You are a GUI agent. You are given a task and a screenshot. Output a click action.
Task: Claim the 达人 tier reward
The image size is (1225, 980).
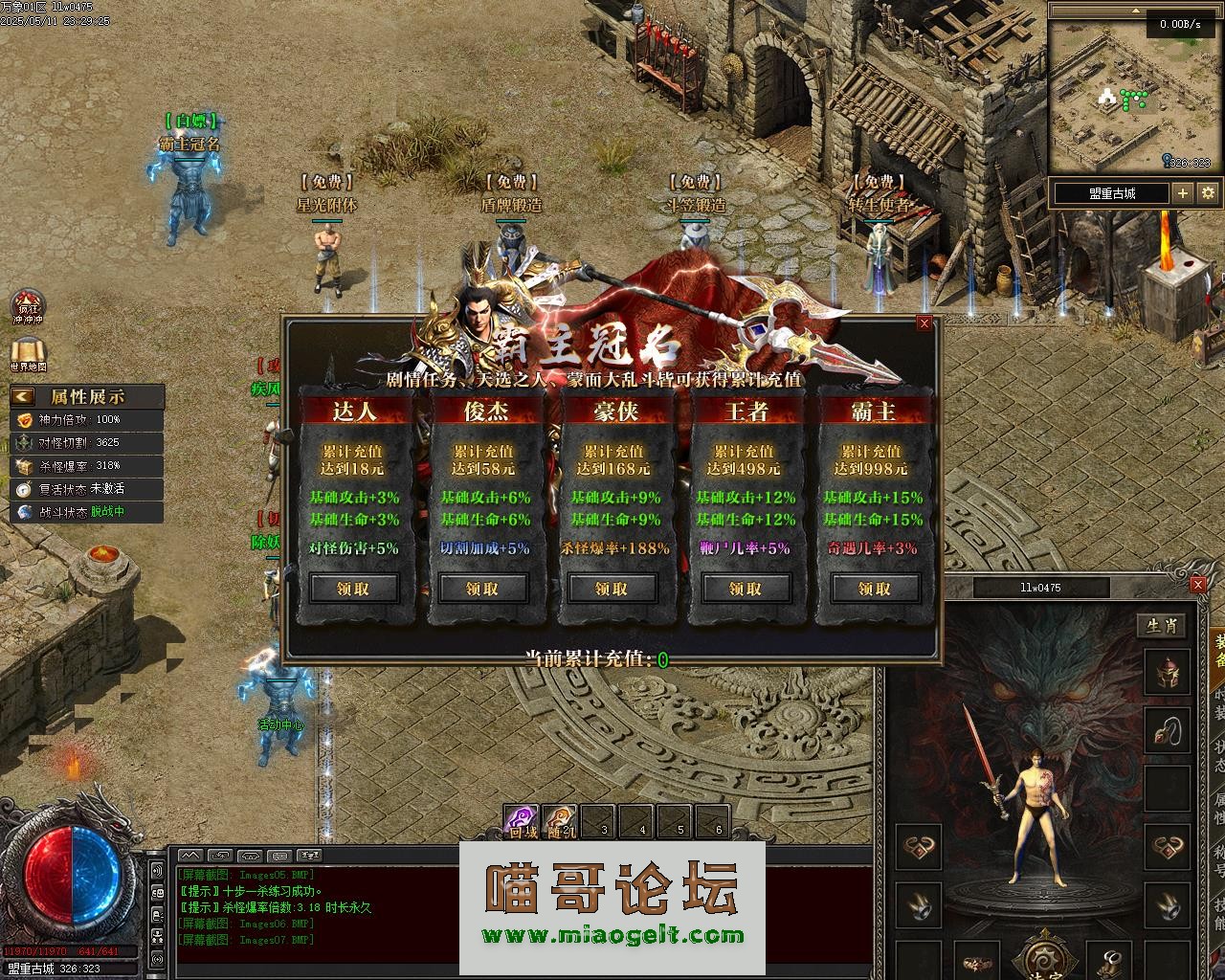(x=353, y=589)
